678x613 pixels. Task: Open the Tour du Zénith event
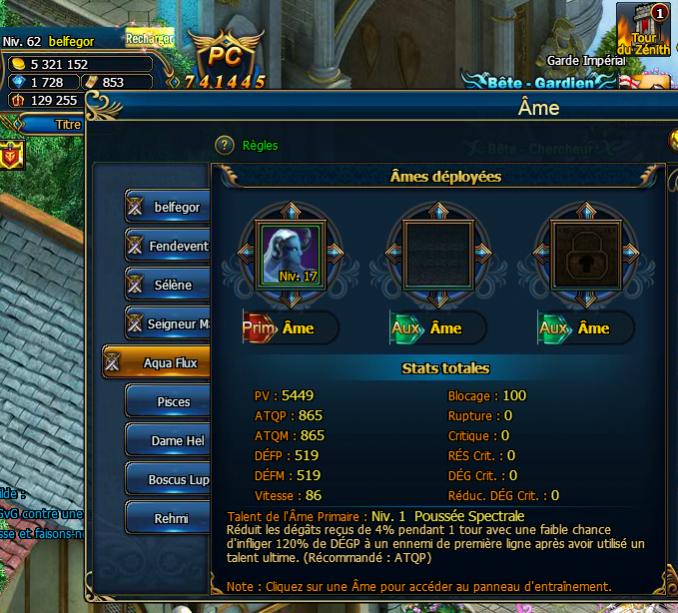tap(645, 30)
